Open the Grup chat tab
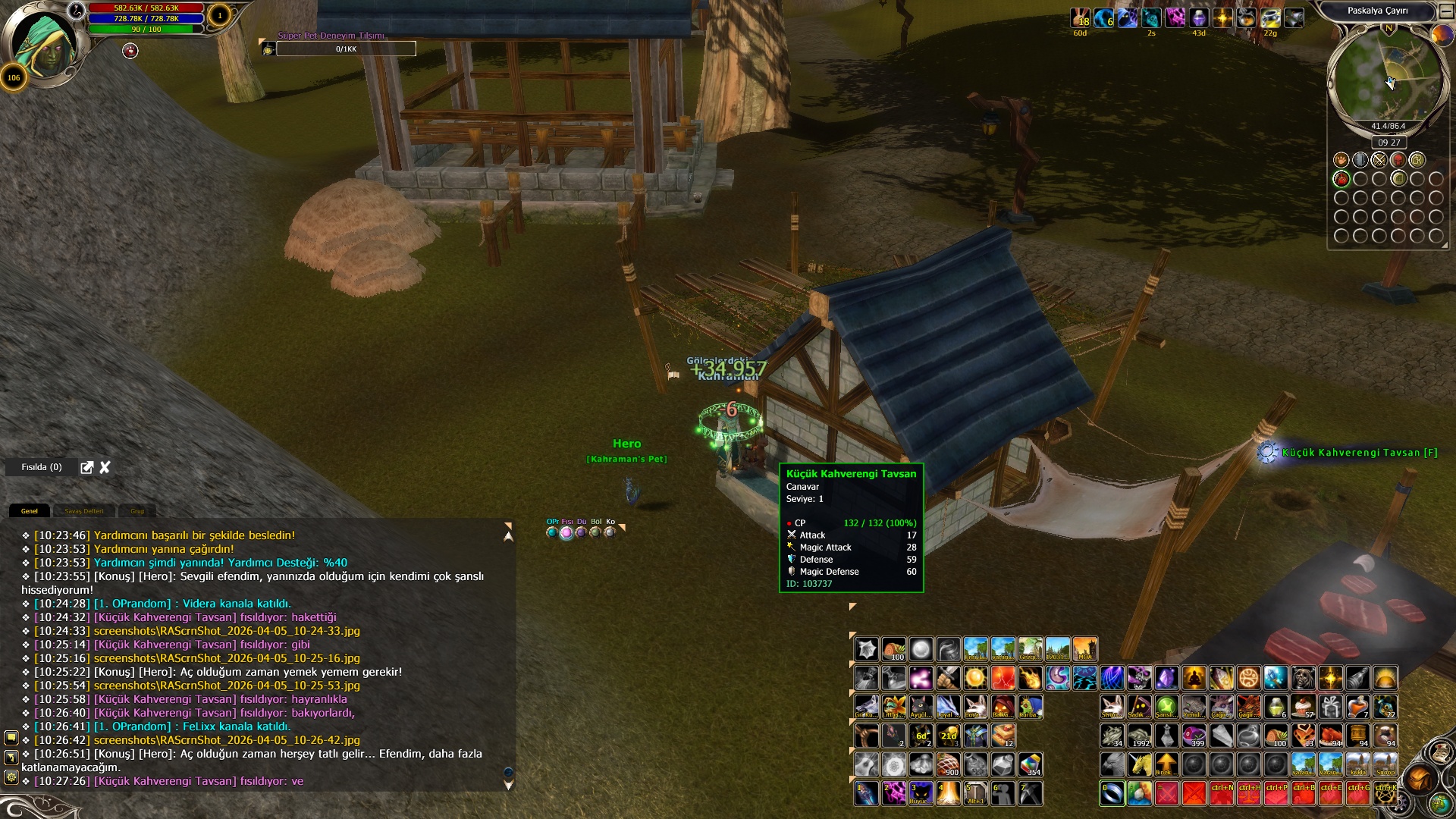 tap(137, 511)
